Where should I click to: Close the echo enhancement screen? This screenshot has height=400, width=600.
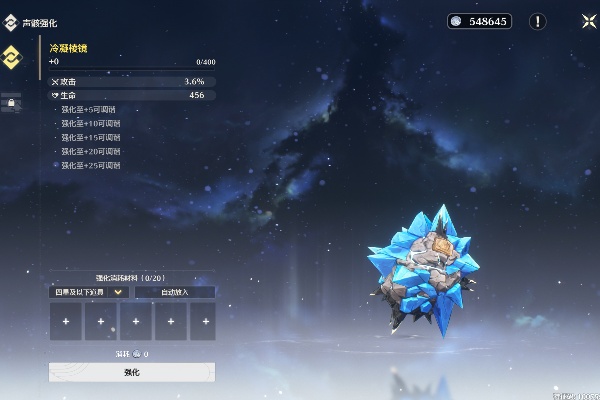point(586,21)
